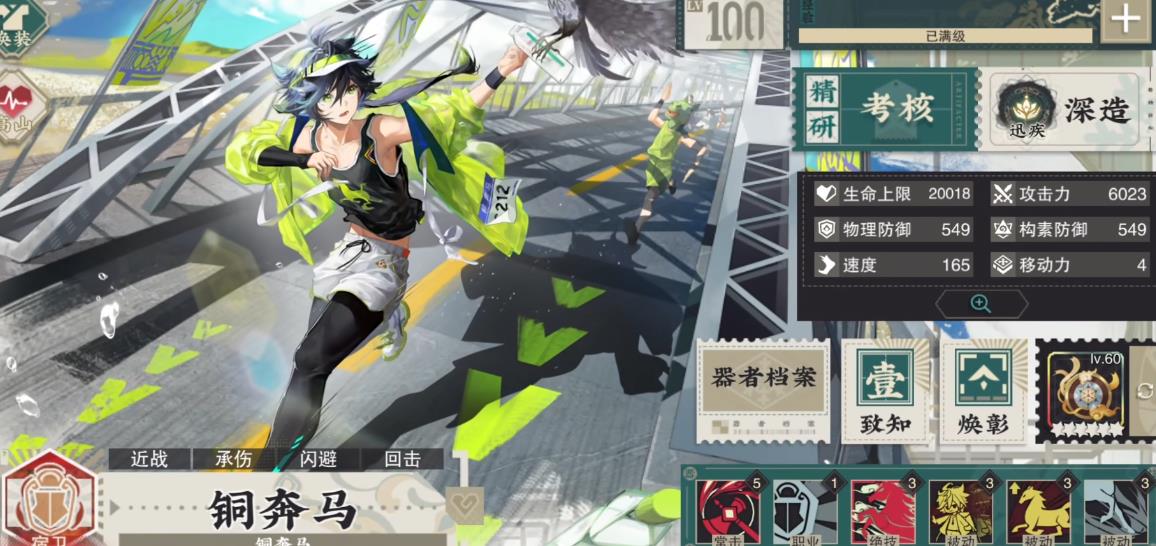Select the 职业 class skill beetle icon
Viewport: 1156px width, 546px height.
pyautogui.click(x=804, y=512)
